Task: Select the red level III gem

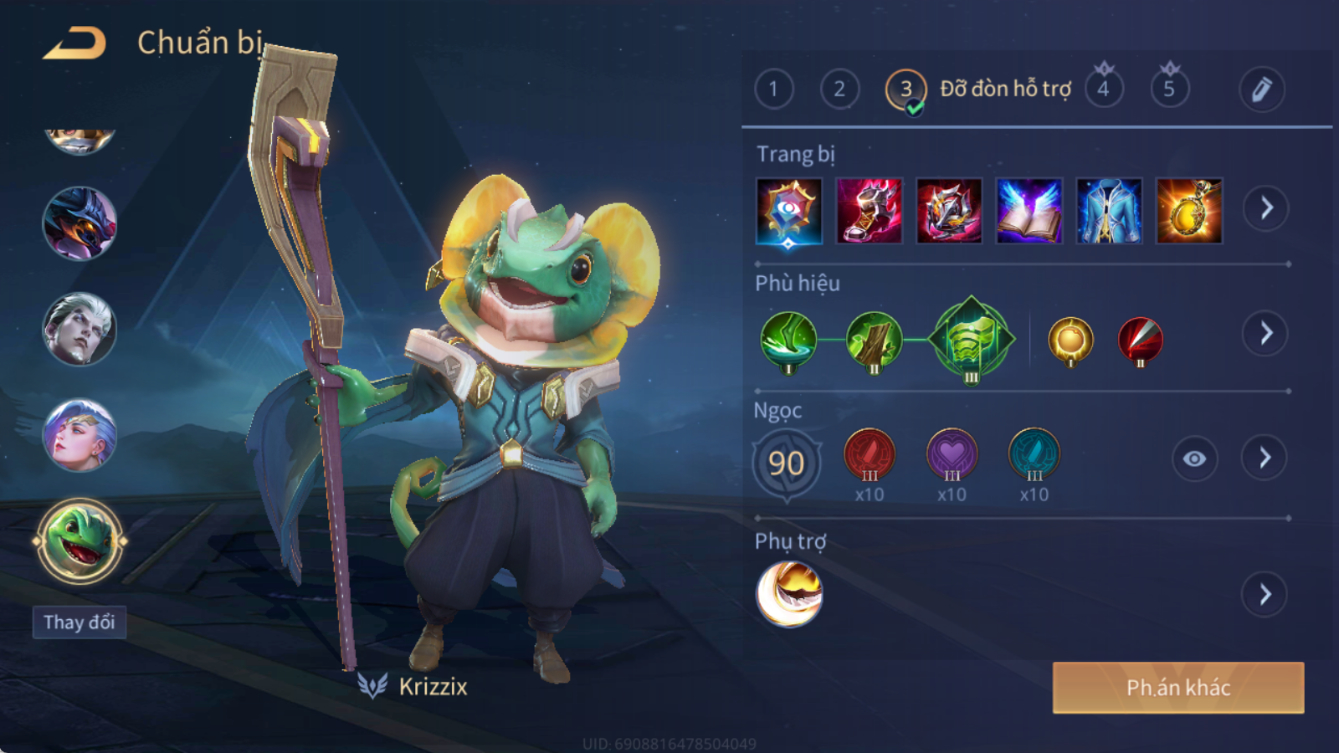Action: (x=869, y=455)
